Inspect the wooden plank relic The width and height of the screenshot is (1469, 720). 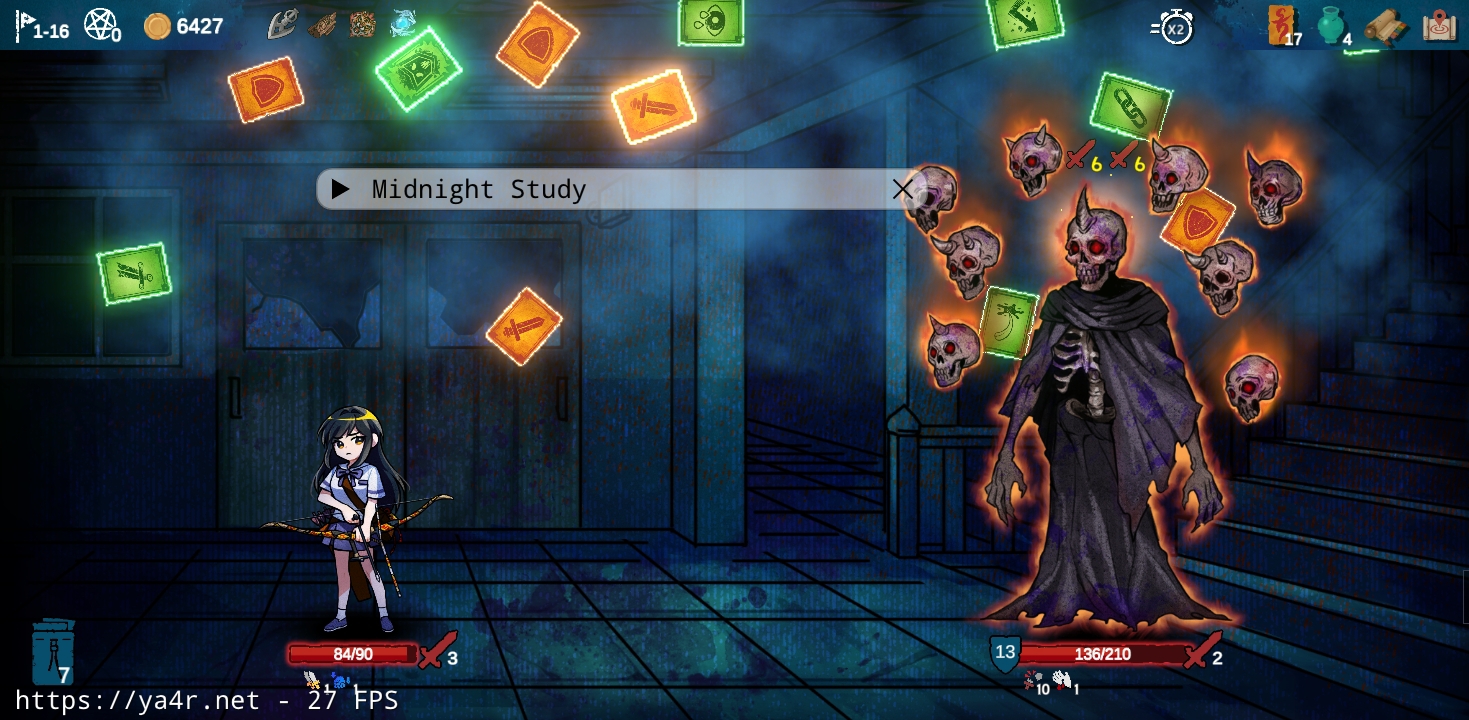click(x=322, y=24)
